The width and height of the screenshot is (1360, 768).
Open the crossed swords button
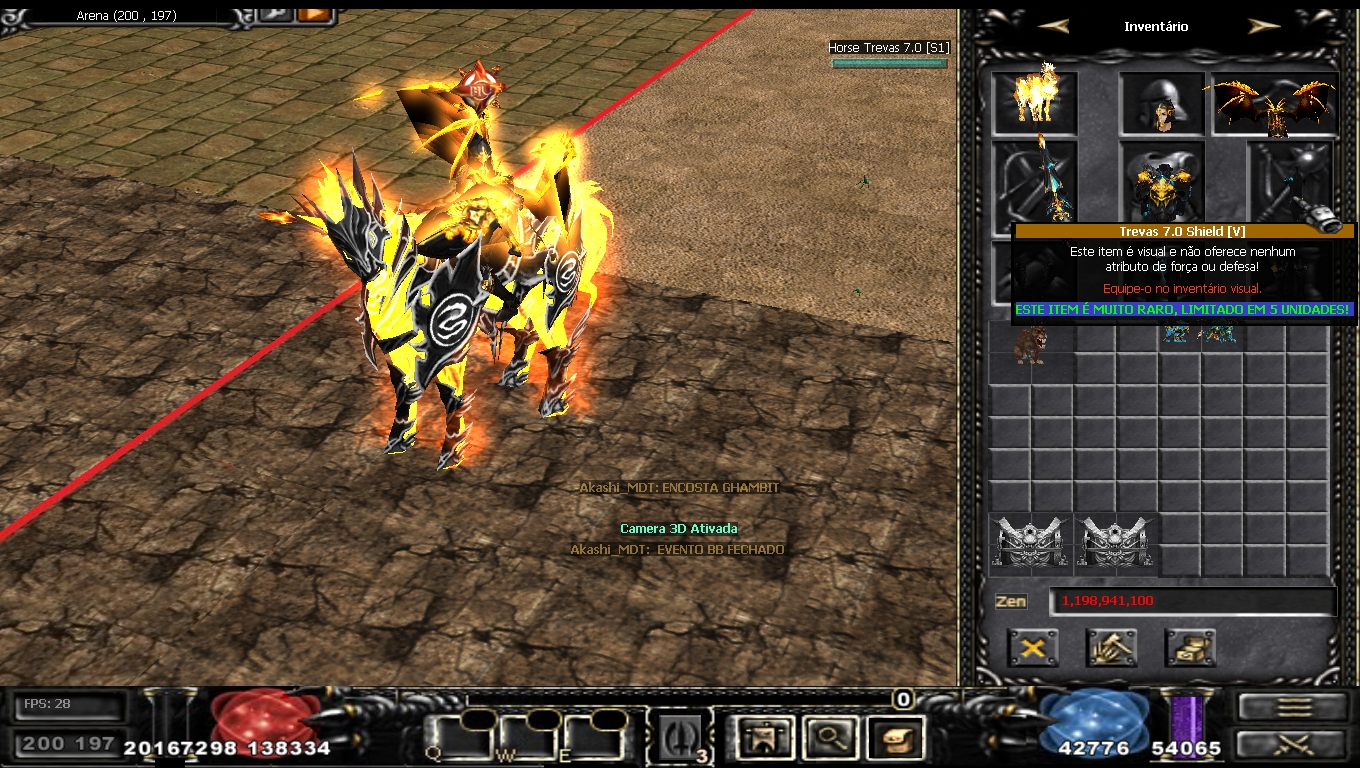(x=1293, y=744)
